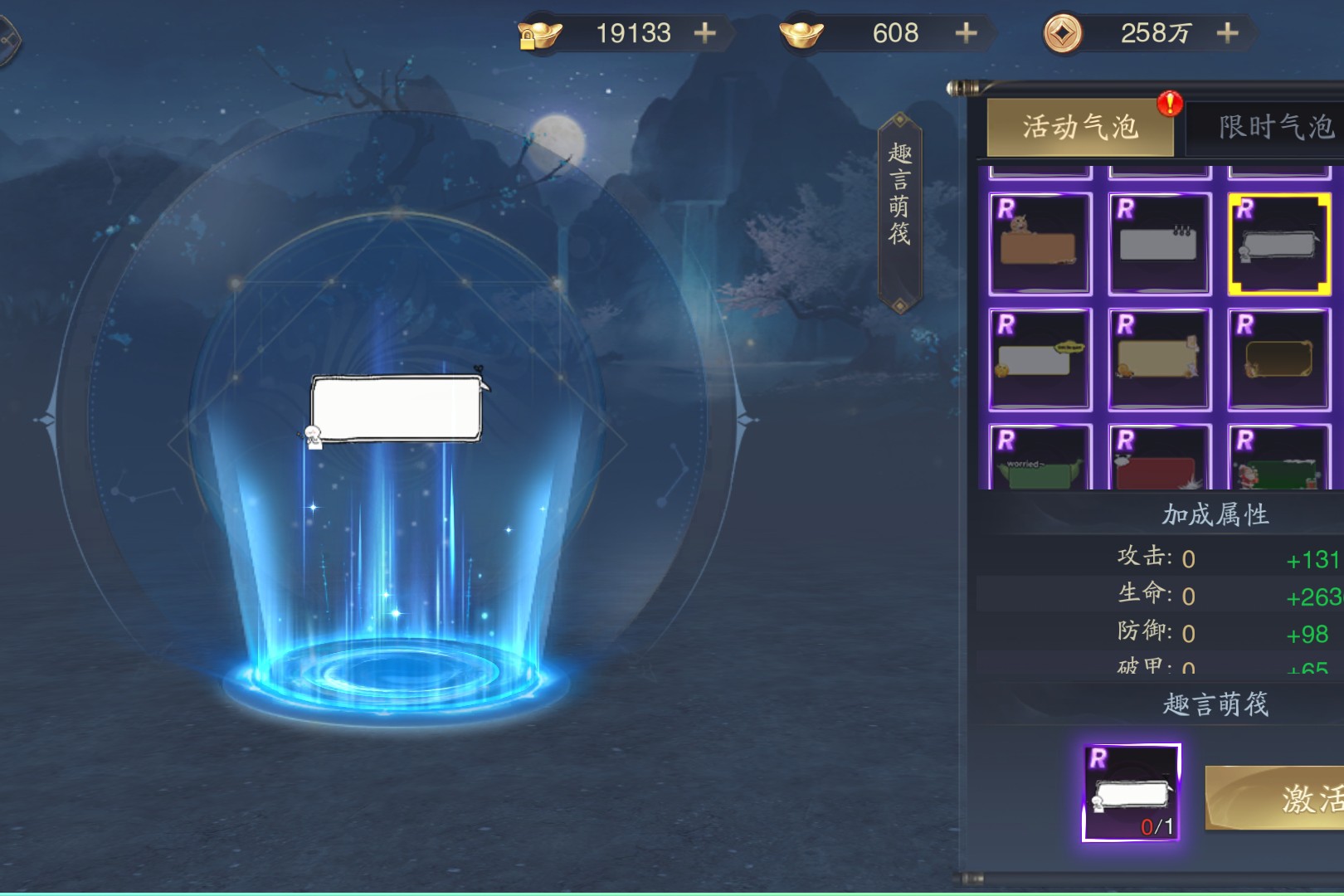The height and width of the screenshot is (896, 1344).
Task: Pick the red reindeer bubble
Action: click(x=1159, y=459)
